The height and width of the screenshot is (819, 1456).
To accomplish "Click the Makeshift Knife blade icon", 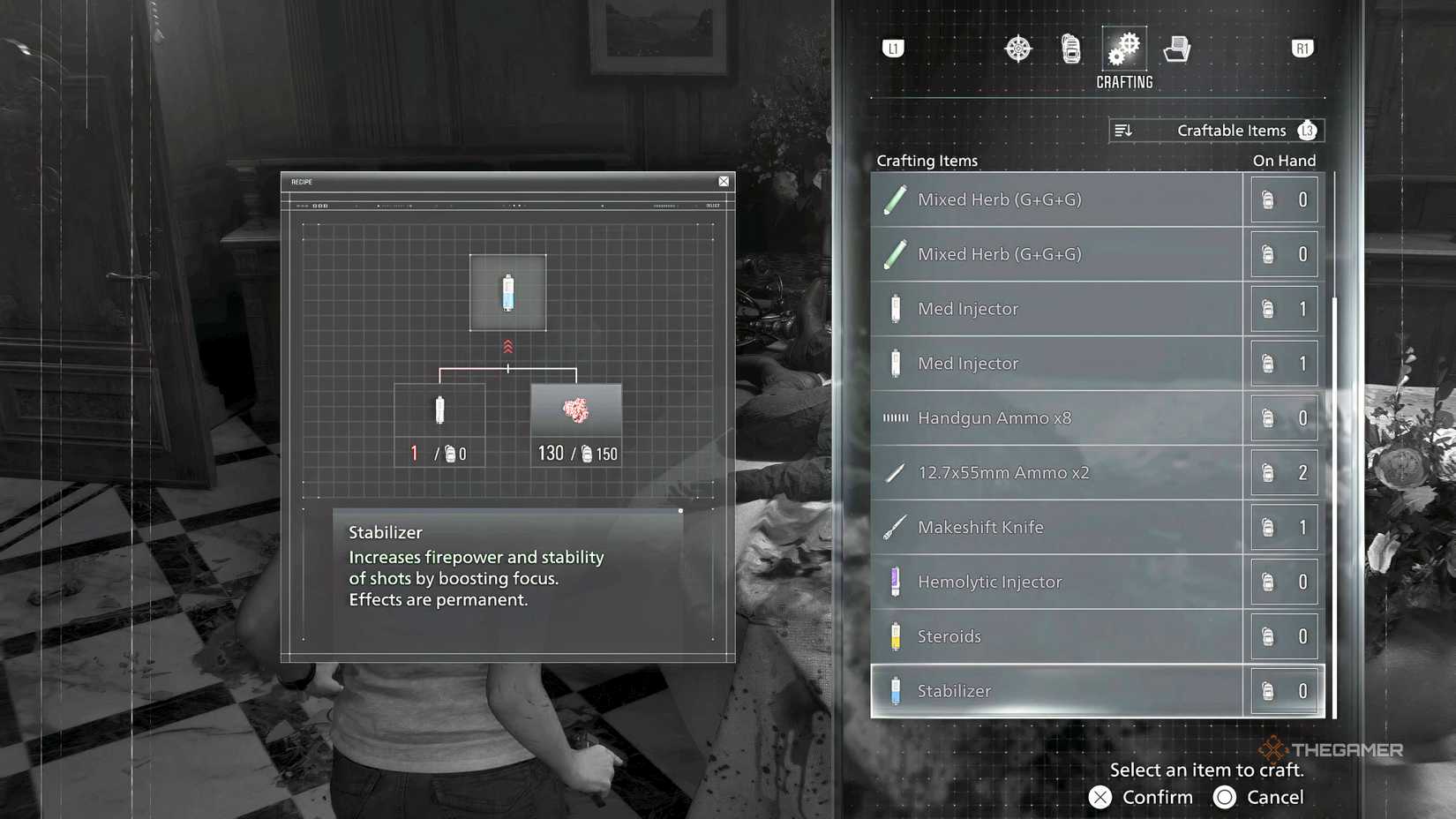I will pos(895,527).
